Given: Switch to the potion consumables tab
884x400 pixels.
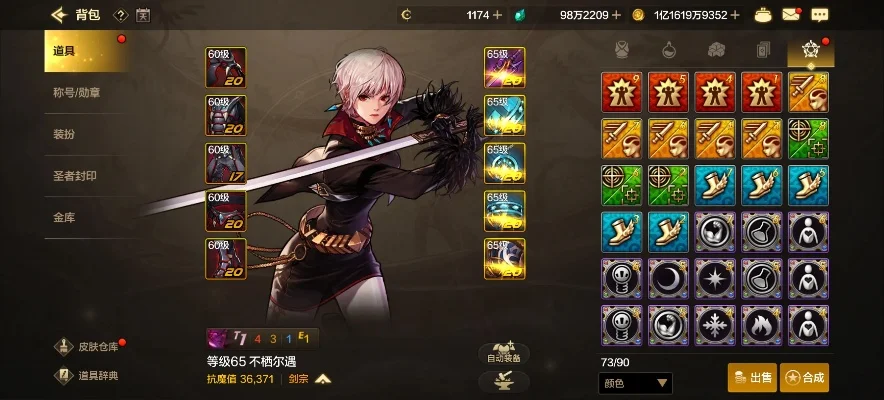Looking at the screenshot, I should click(x=667, y=49).
